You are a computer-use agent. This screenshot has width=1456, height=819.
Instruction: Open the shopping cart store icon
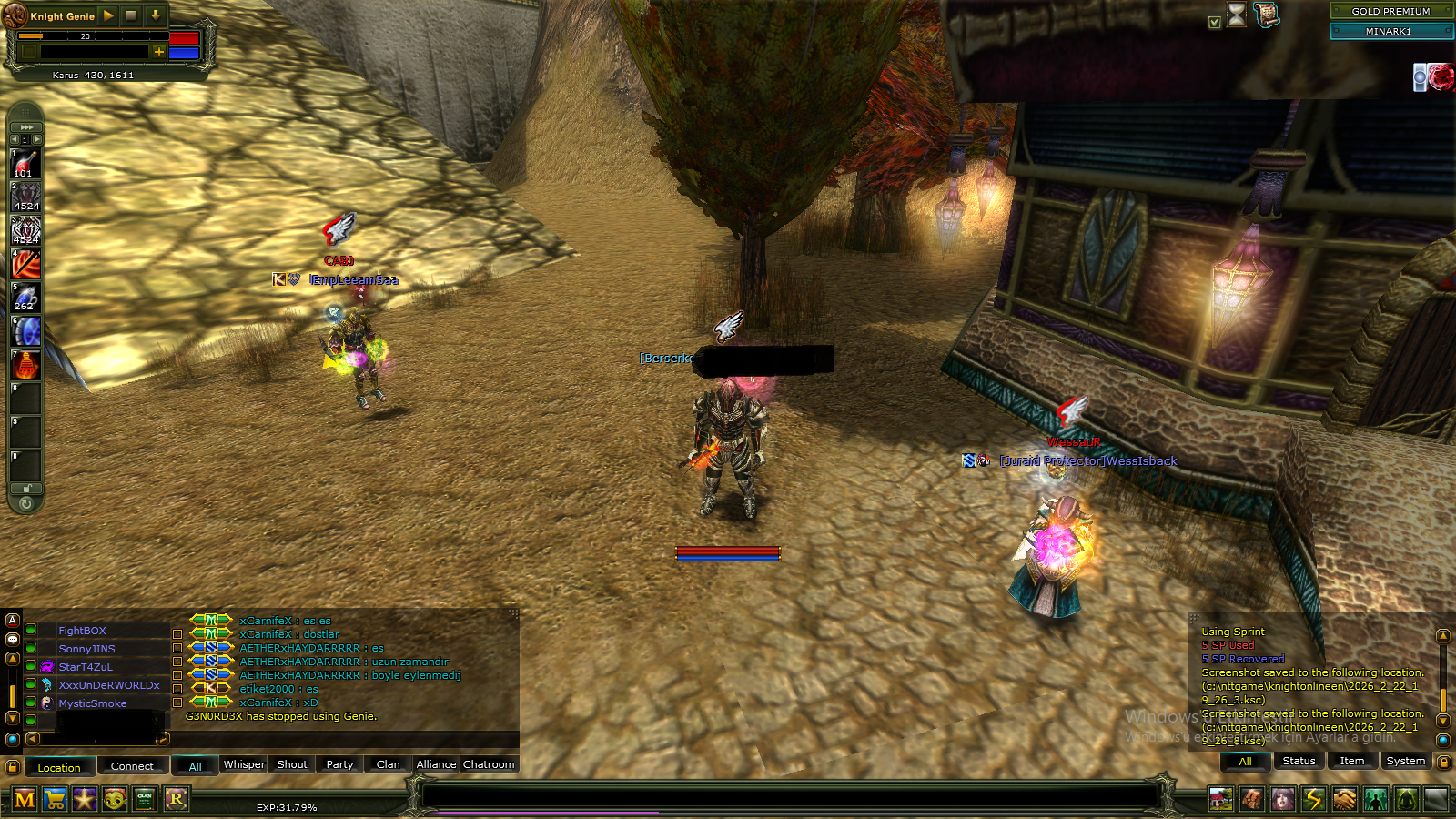pos(55,799)
